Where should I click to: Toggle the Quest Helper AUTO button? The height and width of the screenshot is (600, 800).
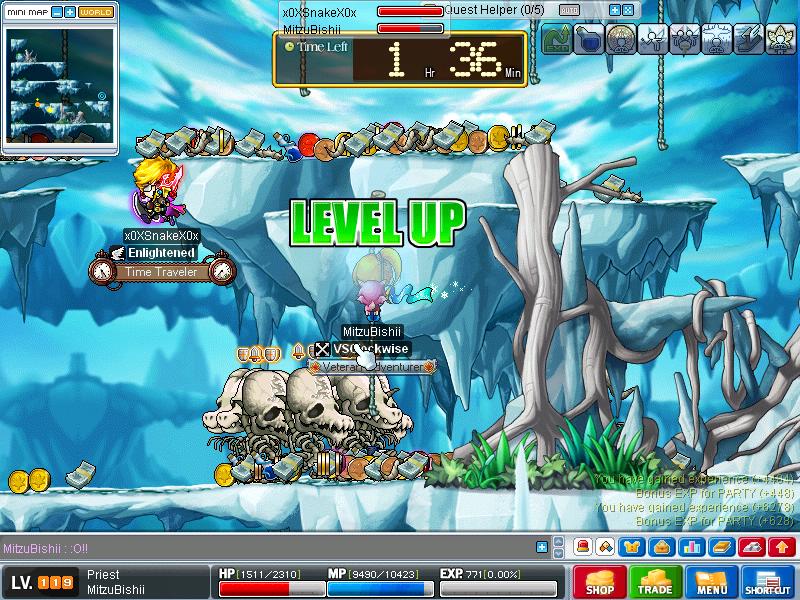569,10
